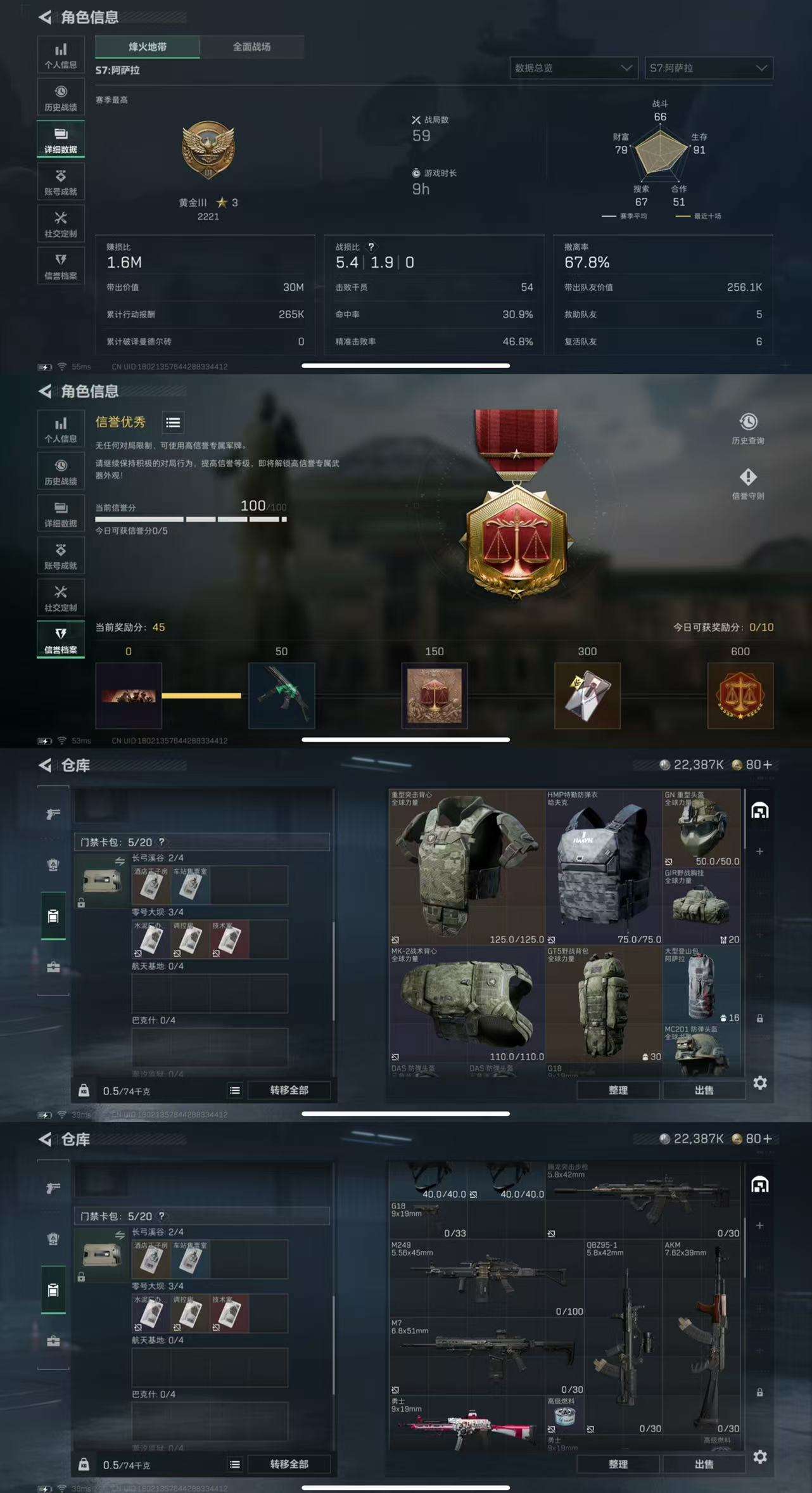Click the 当前信誉分 progress bar

tap(186, 518)
